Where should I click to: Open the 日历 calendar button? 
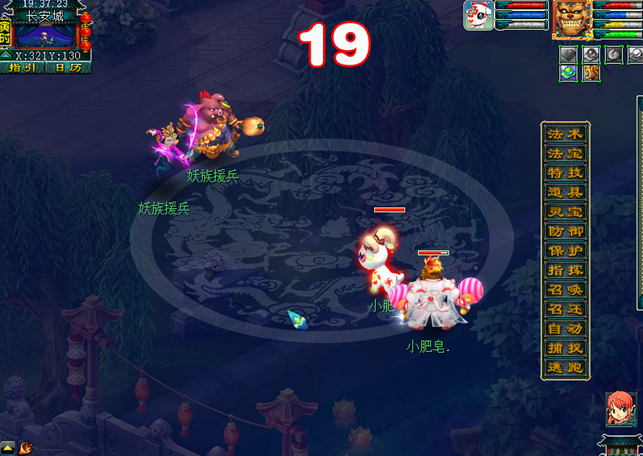(x=68, y=68)
